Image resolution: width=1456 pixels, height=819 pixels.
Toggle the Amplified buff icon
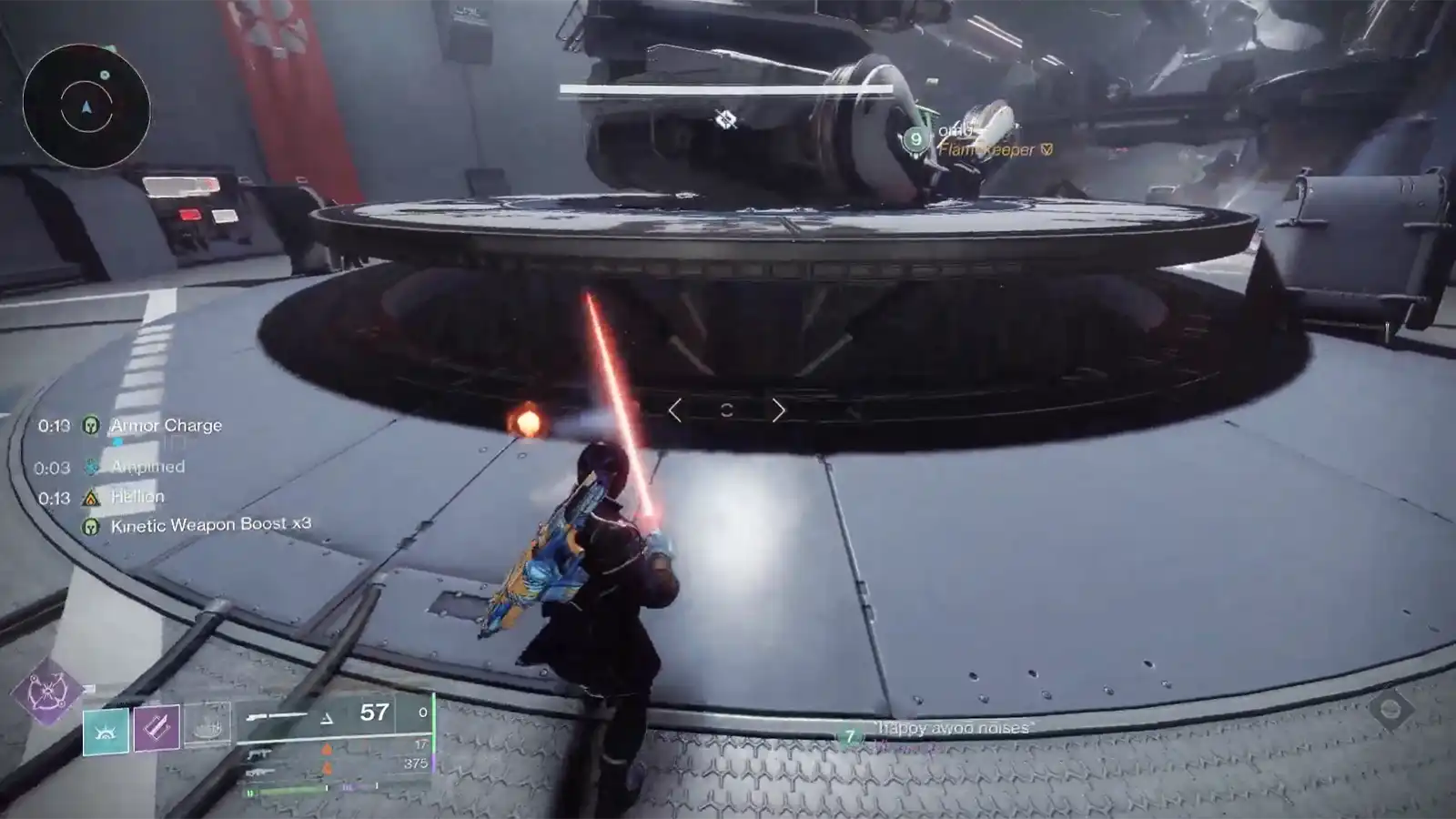[91, 467]
